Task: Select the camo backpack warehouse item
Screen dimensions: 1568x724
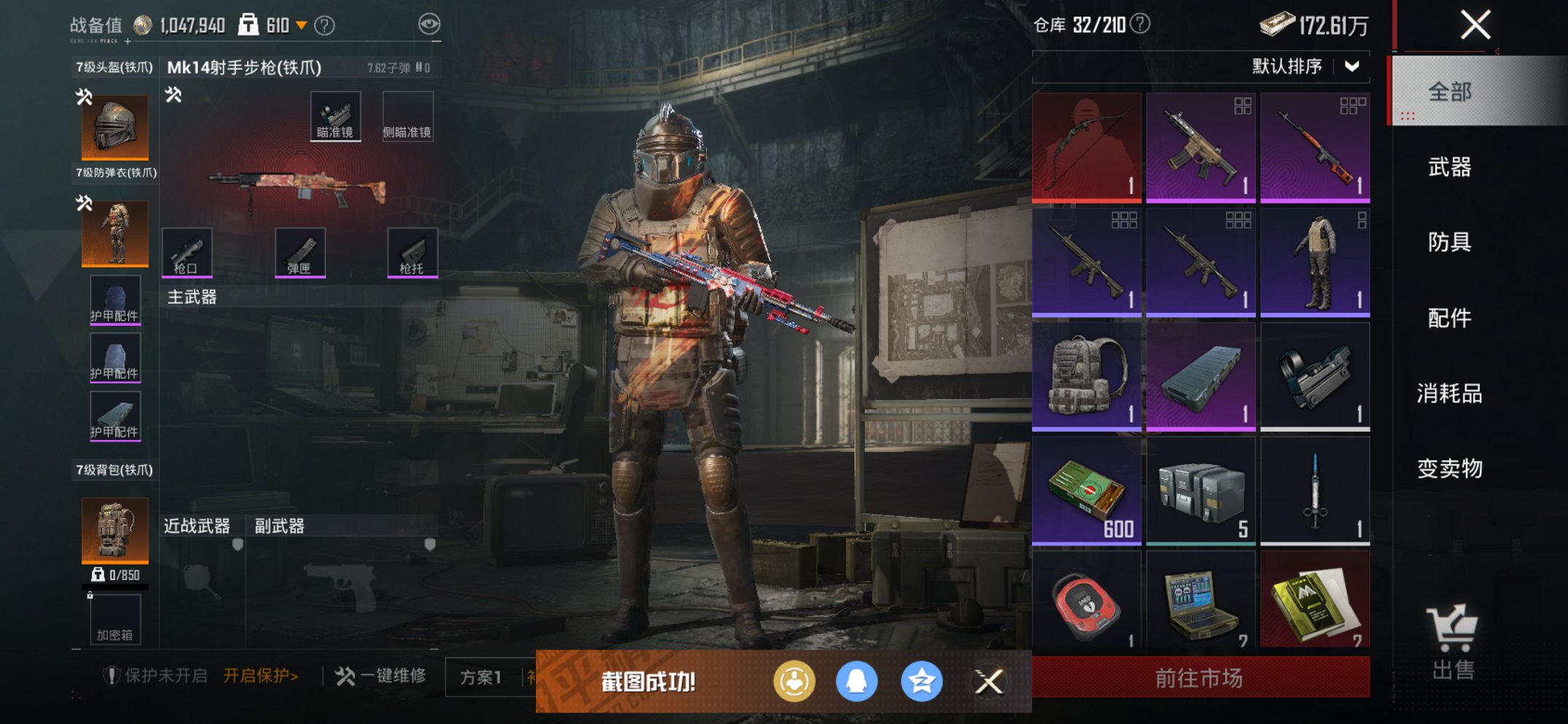Action: (1086, 376)
